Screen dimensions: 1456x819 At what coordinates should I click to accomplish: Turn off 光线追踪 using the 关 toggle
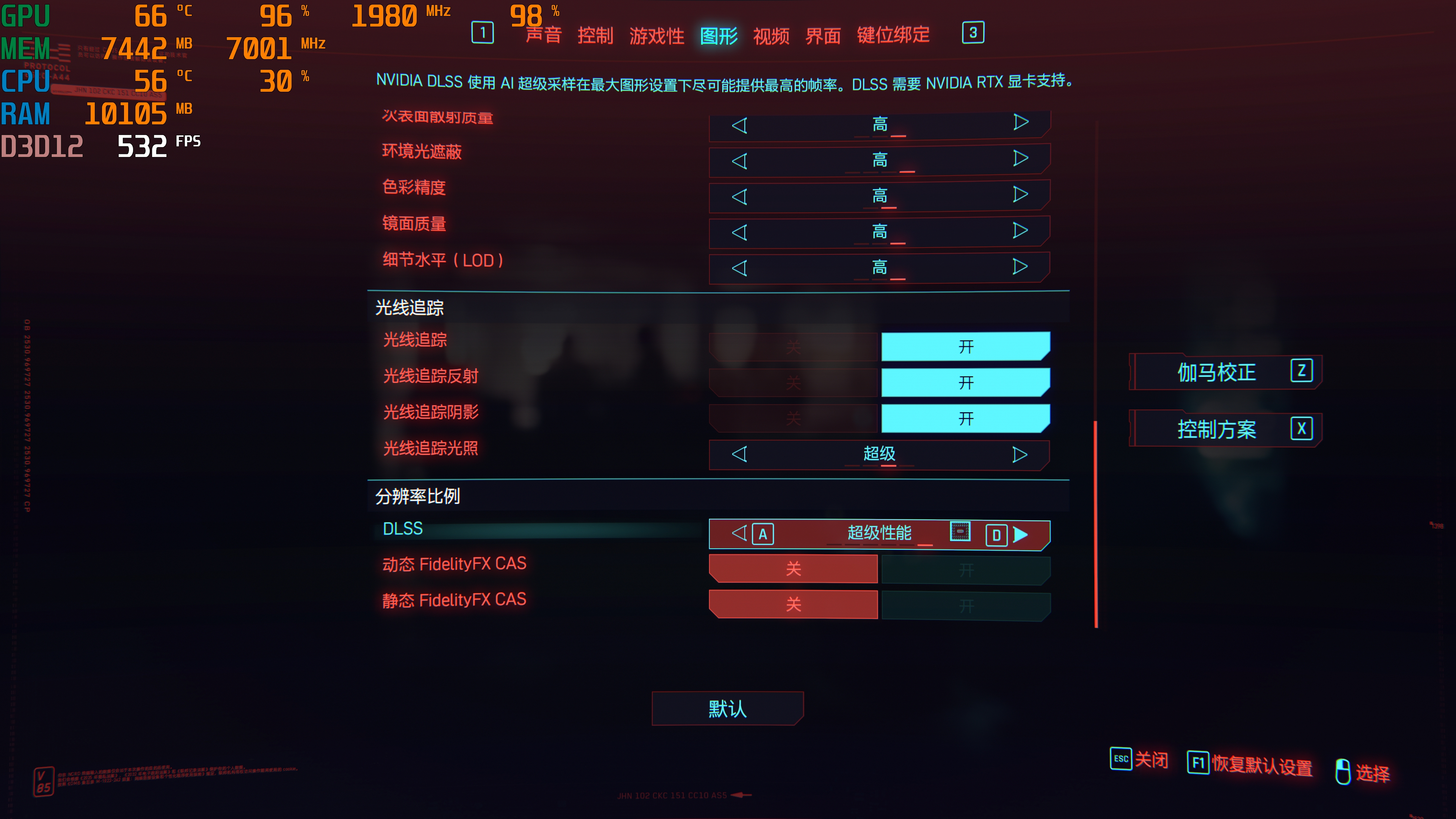(794, 347)
